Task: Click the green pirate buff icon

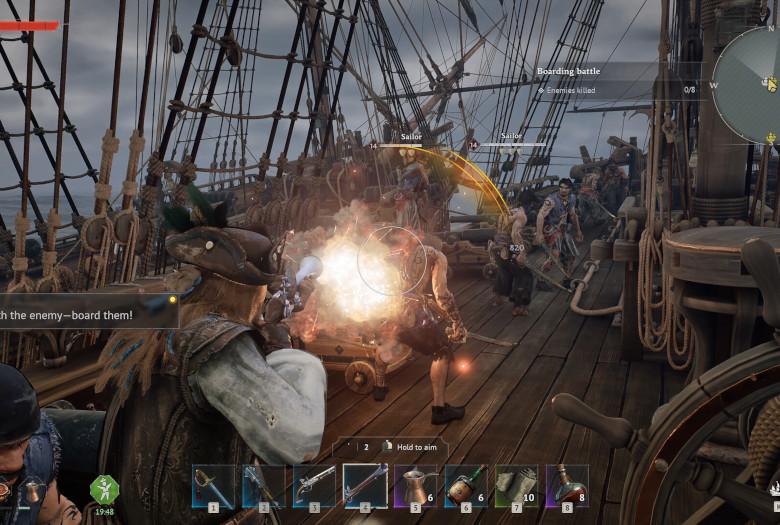Action: pos(105,489)
